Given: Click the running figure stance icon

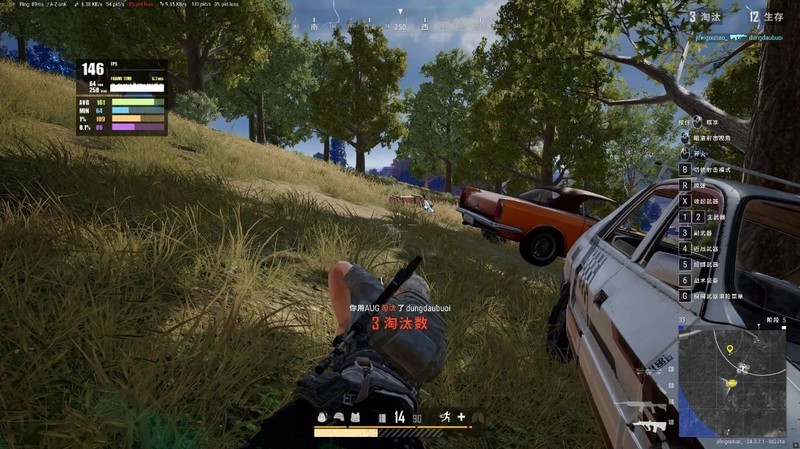Looking at the screenshot, I should (x=444, y=416).
